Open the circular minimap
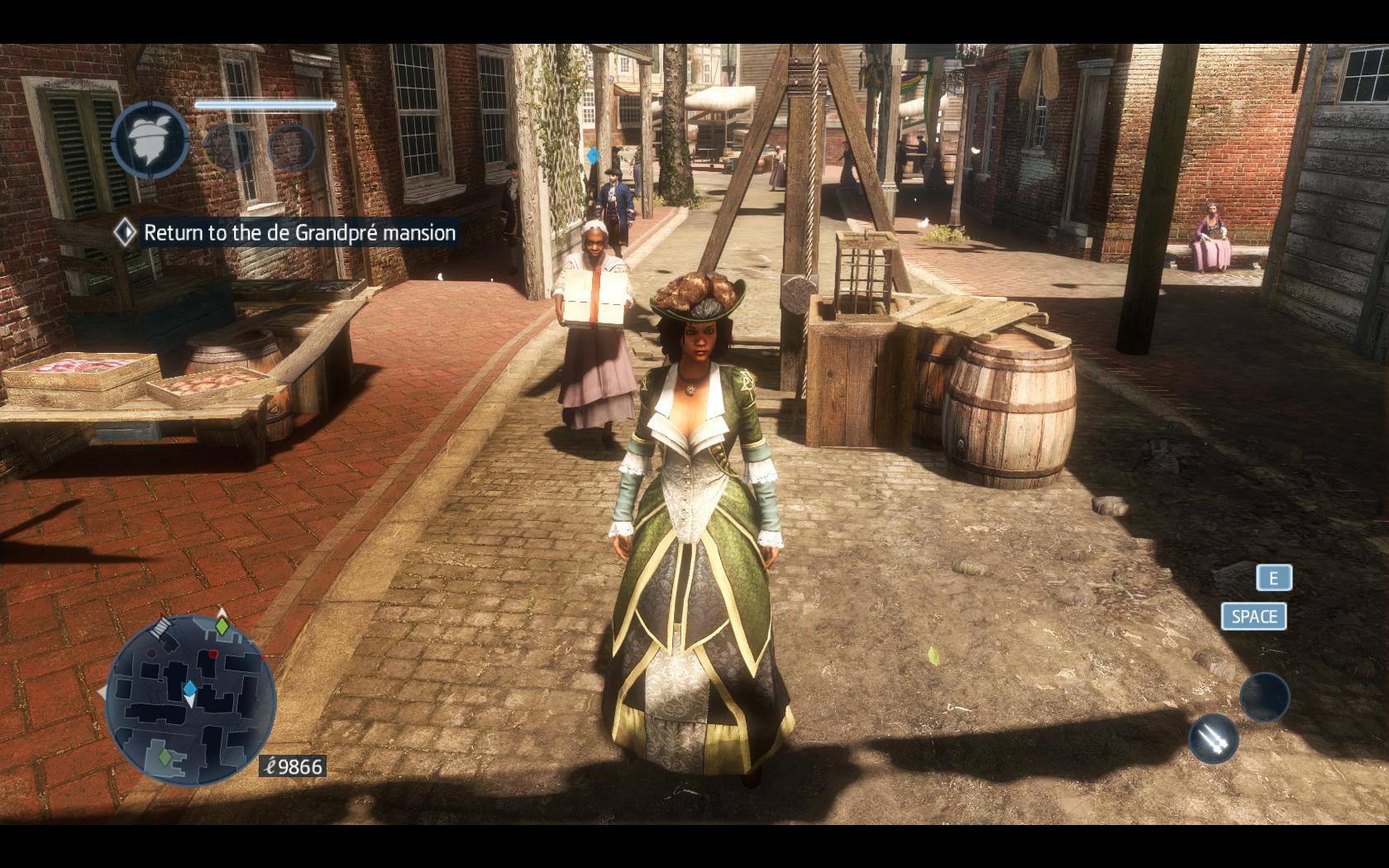The image size is (1389, 868). (190, 701)
